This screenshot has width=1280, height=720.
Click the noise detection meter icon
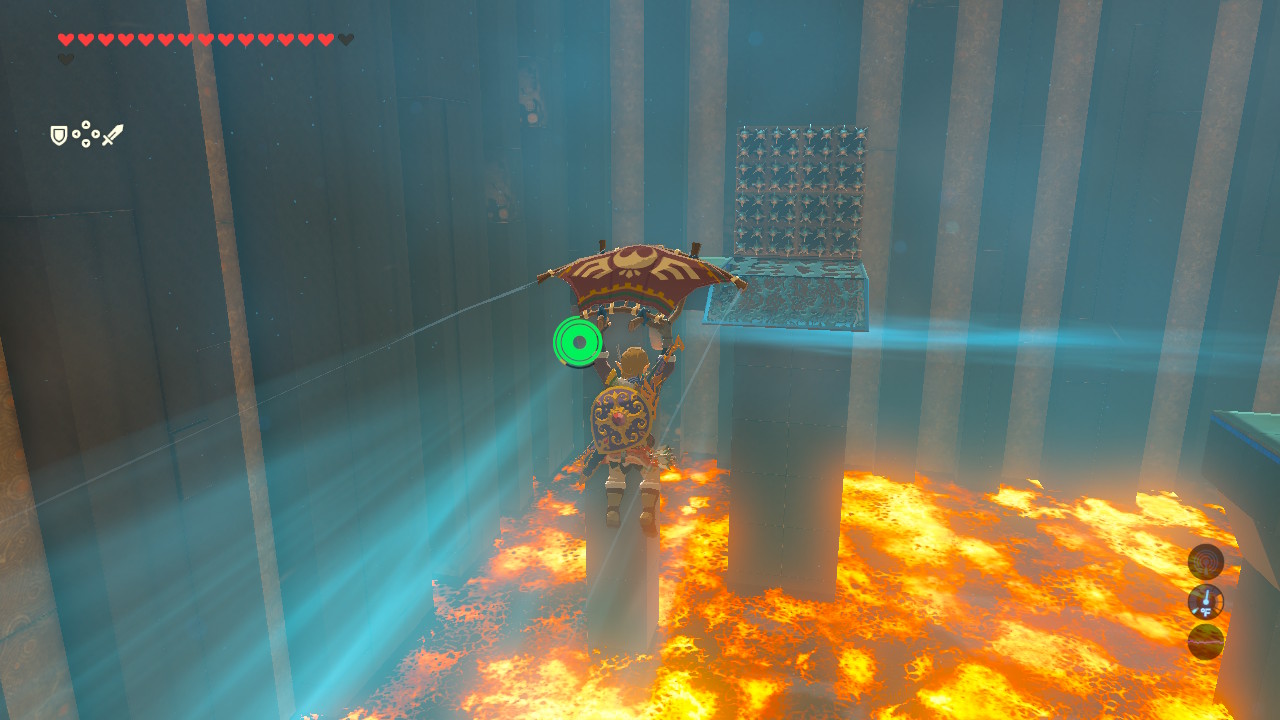1207,561
